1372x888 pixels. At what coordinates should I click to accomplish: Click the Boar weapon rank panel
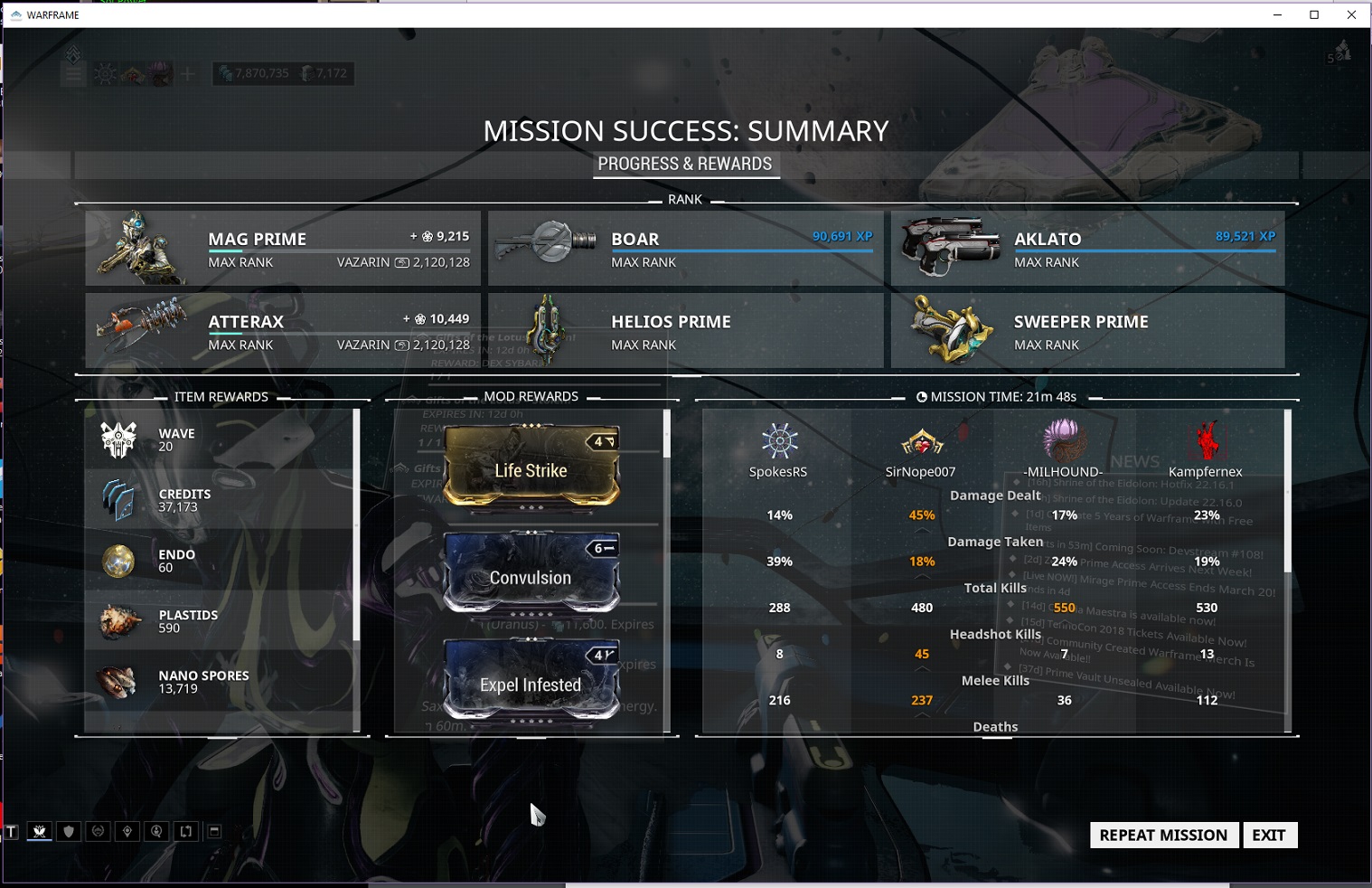[x=685, y=248]
